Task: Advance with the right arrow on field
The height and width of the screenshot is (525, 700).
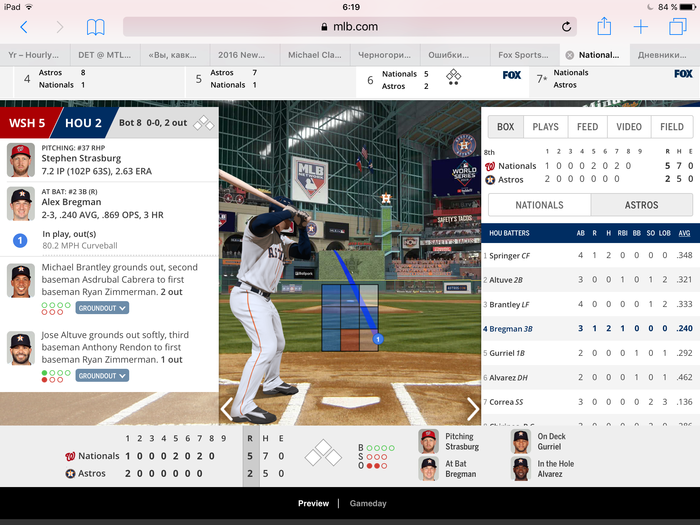Action: pos(473,408)
